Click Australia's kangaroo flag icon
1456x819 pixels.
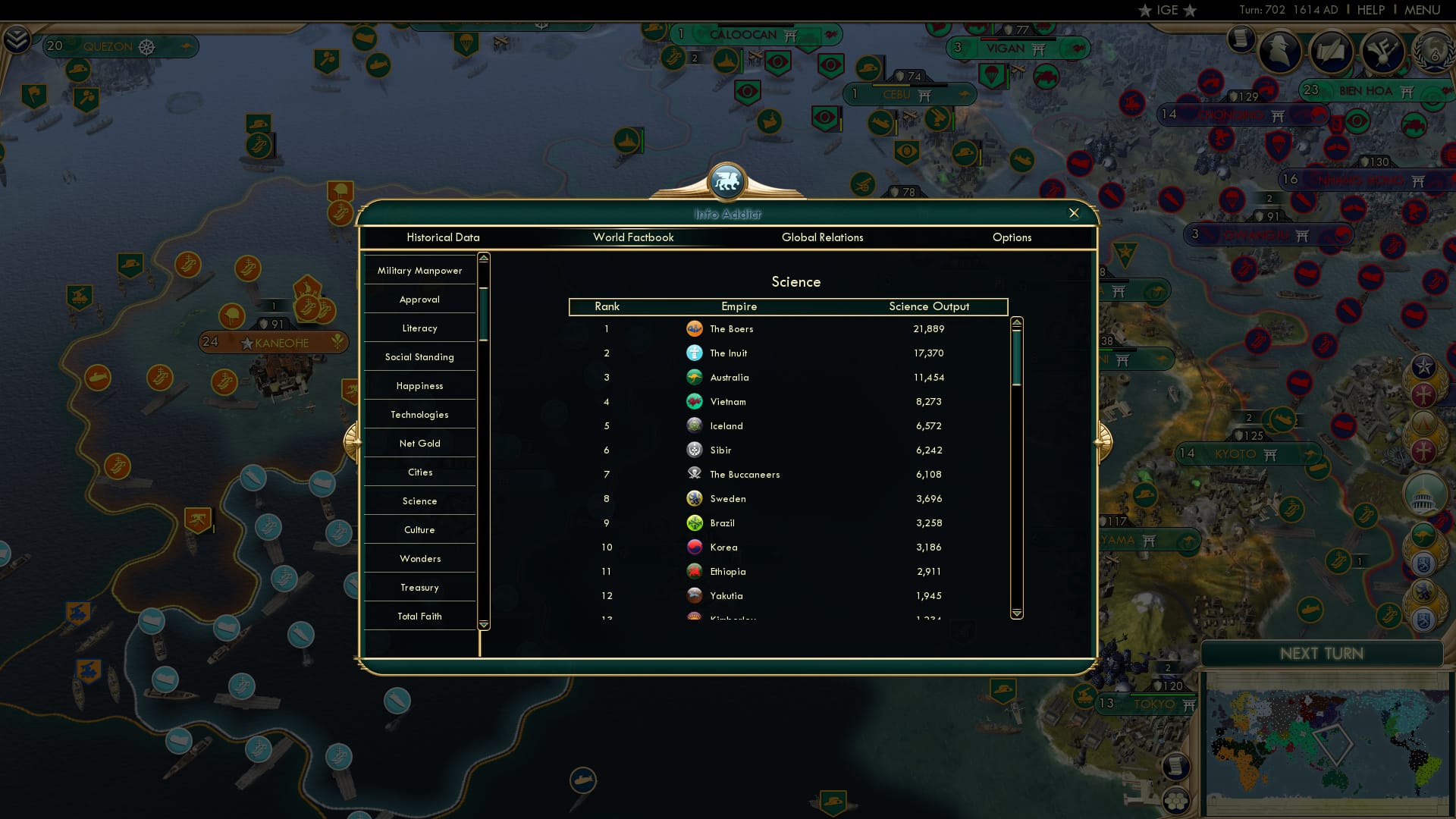coord(695,377)
